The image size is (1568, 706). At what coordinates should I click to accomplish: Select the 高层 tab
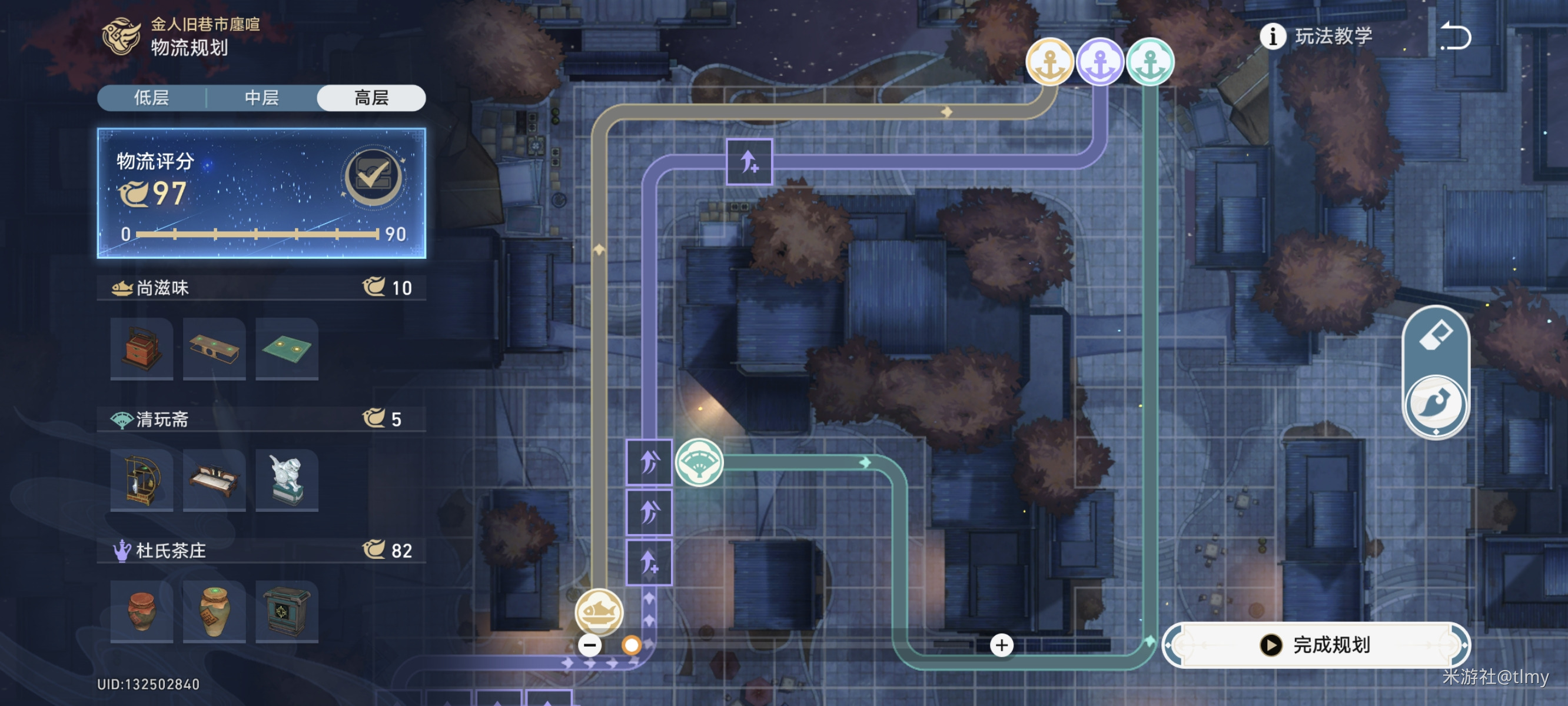tap(371, 98)
